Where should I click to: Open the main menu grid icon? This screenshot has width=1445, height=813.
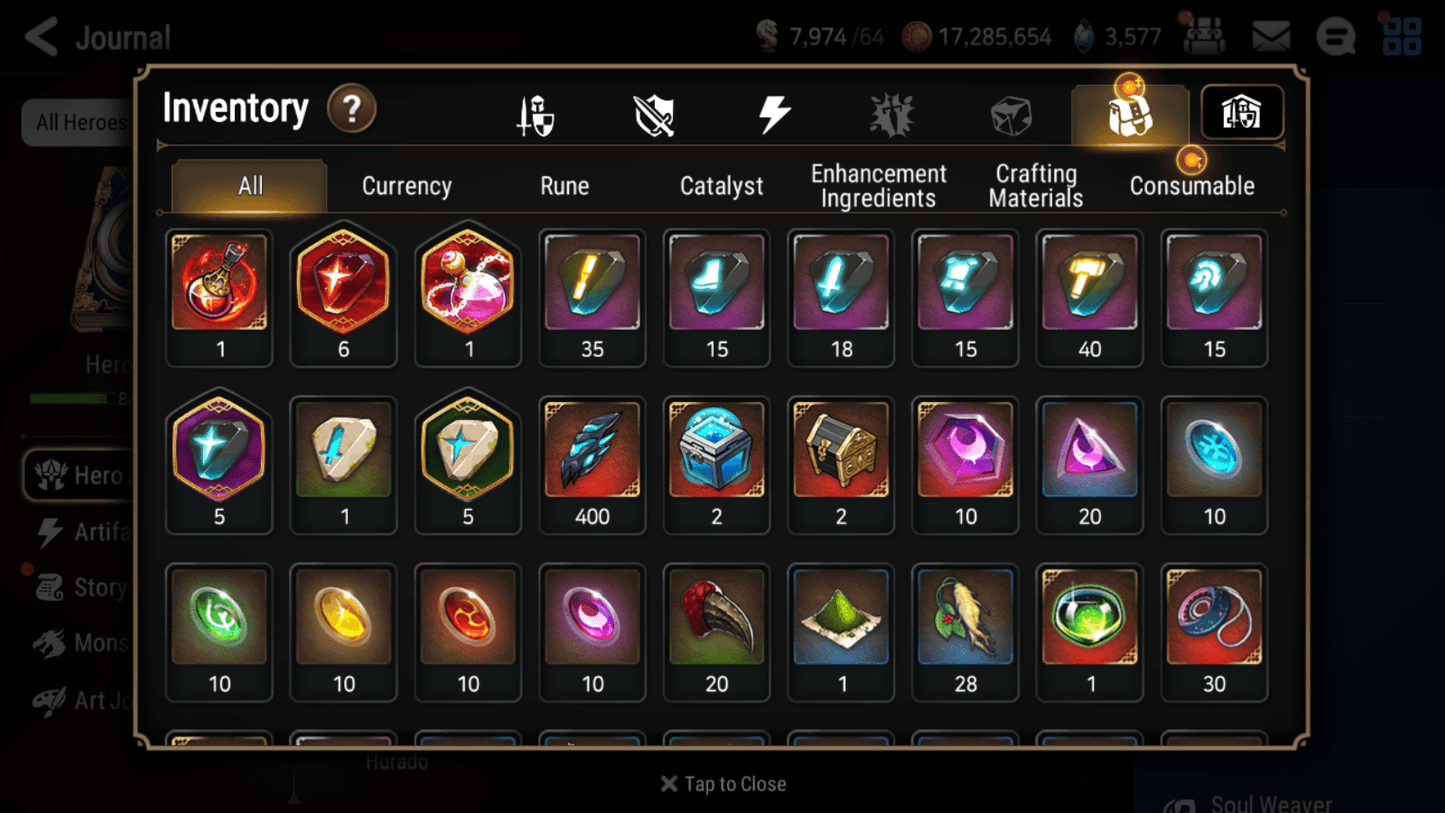(x=1402, y=35)
